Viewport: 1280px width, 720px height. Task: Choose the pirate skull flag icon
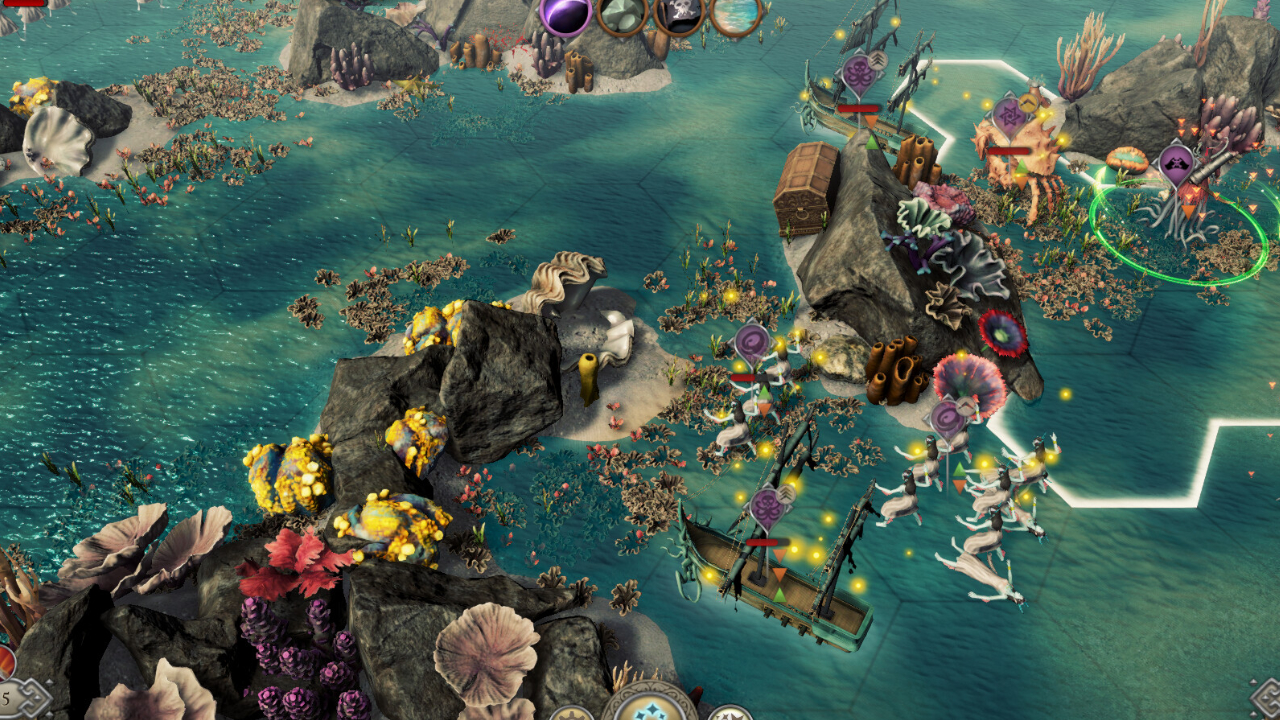click(680, 15)
